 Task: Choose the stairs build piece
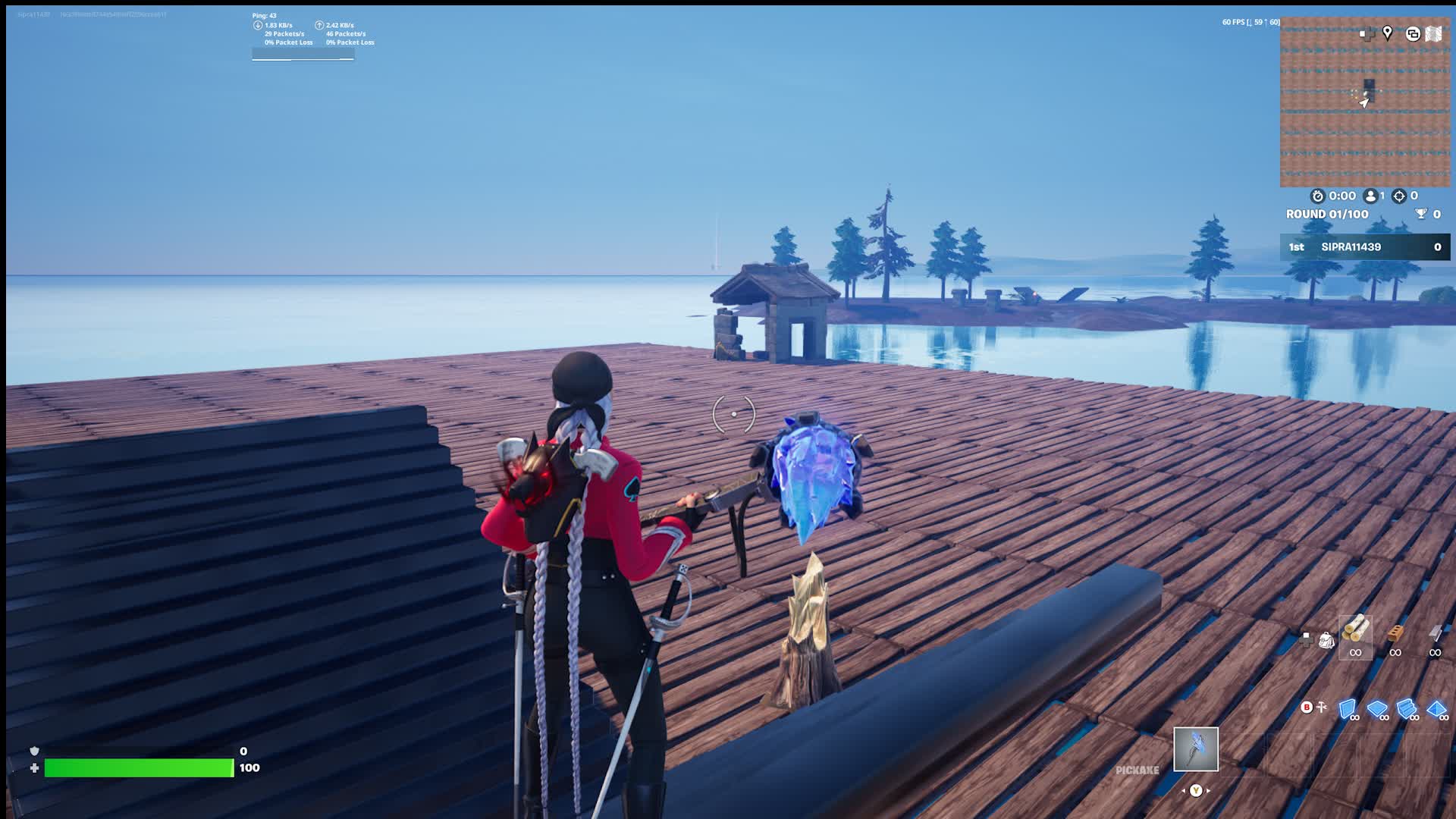tap(1407, 709)
